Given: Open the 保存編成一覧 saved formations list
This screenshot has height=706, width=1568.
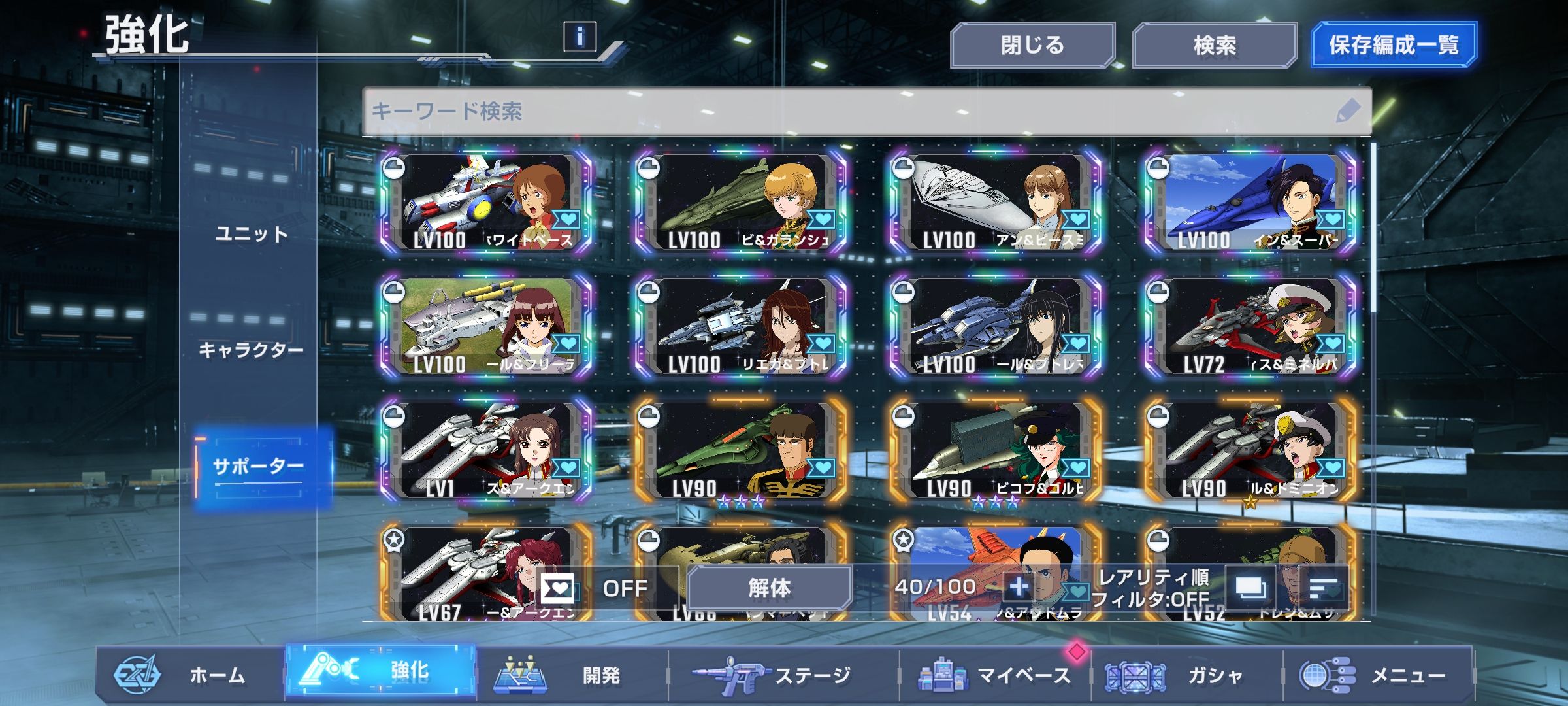Looking at the screenshot, I should point(1393,45).
